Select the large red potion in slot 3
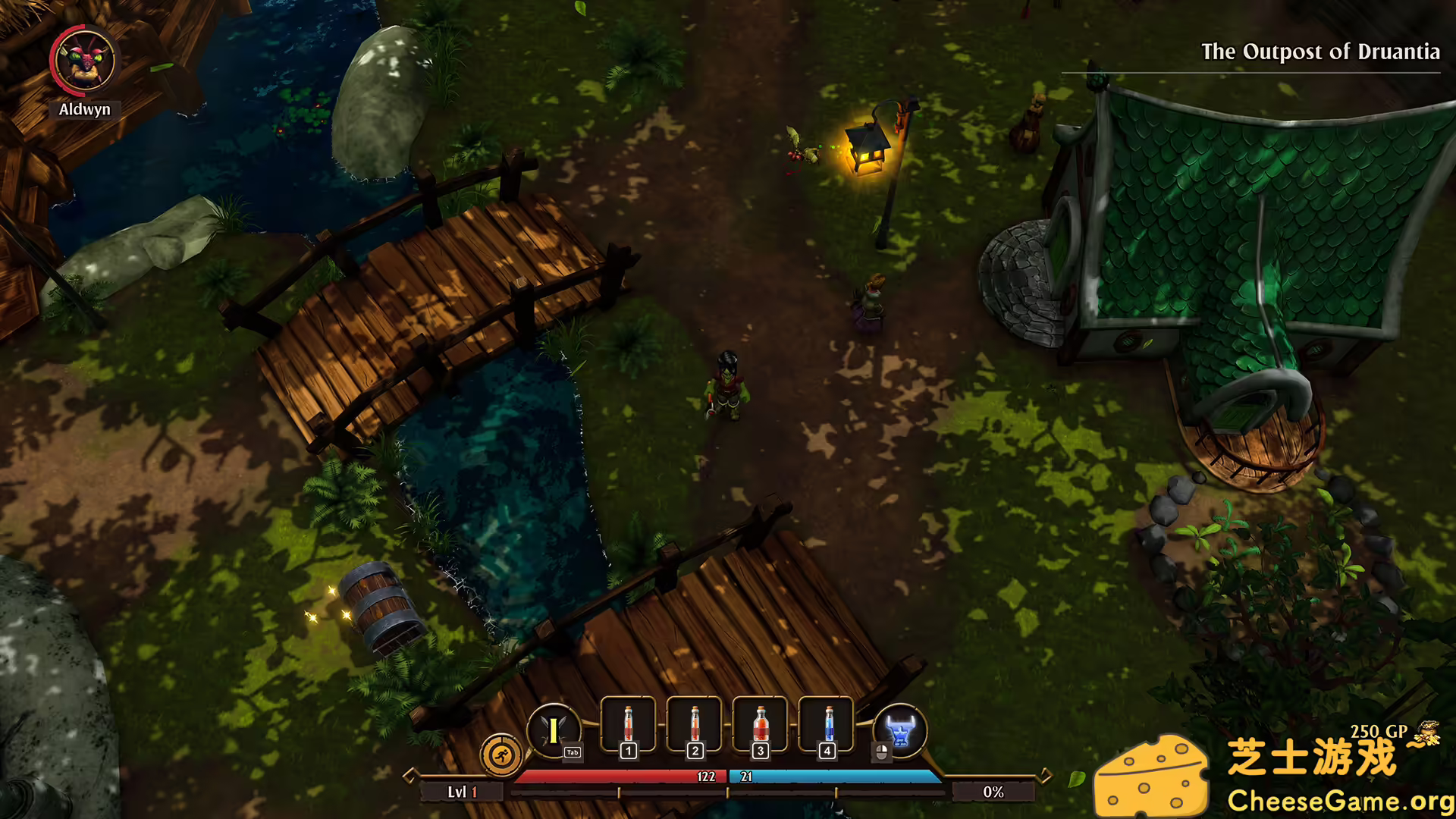Image resolution: width=1456 pixels, height=819 pixels. point(760,726)
